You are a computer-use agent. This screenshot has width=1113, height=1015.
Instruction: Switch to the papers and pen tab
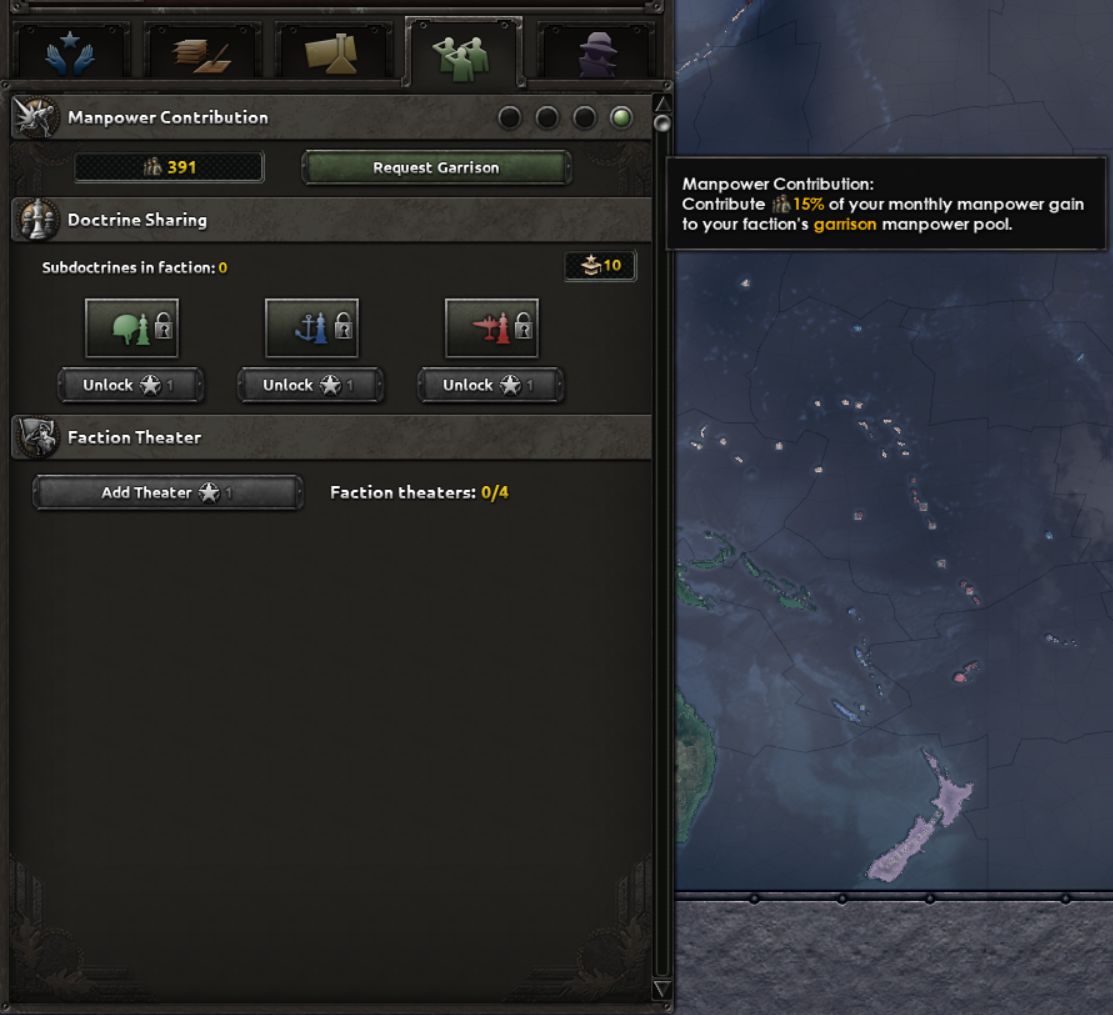(x=201, y=52)
